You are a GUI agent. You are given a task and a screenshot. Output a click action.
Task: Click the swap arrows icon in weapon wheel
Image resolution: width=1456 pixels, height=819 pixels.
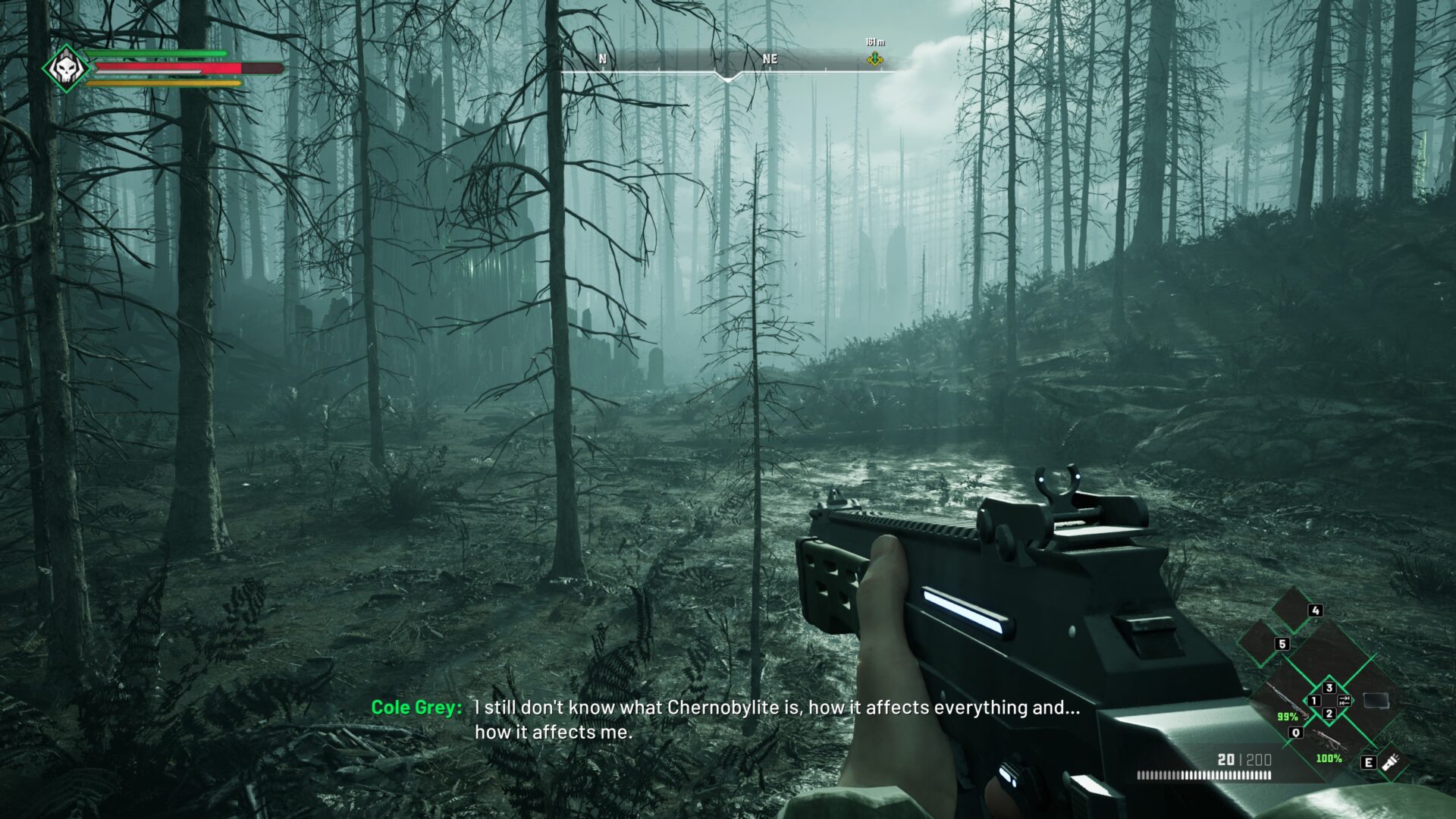click(x=1345, y=700)
